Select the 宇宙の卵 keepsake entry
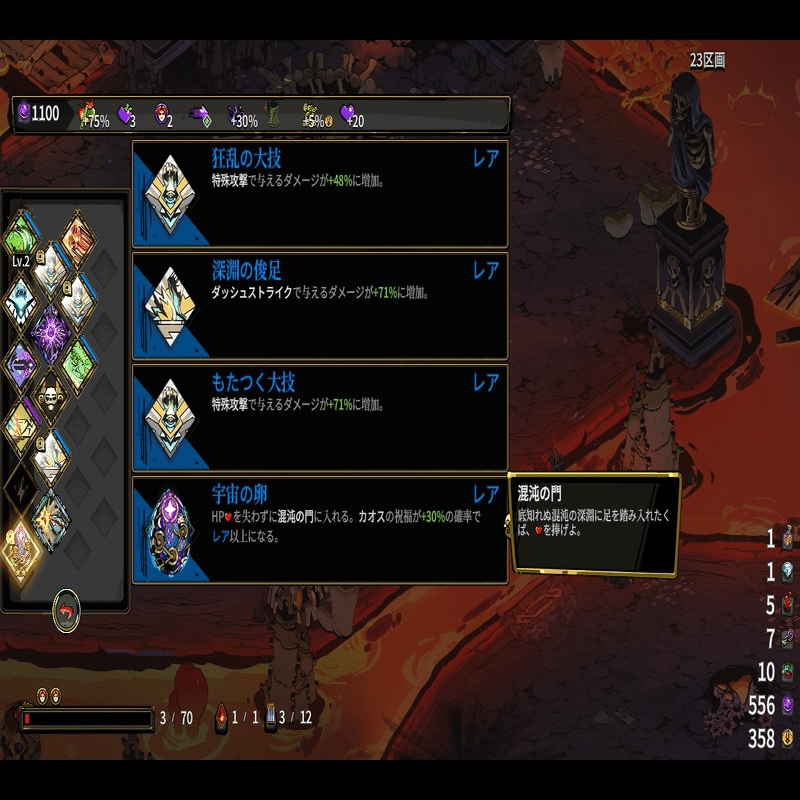Image resolution: width=800 pixels, height=800 pixels. coord(320,530)
